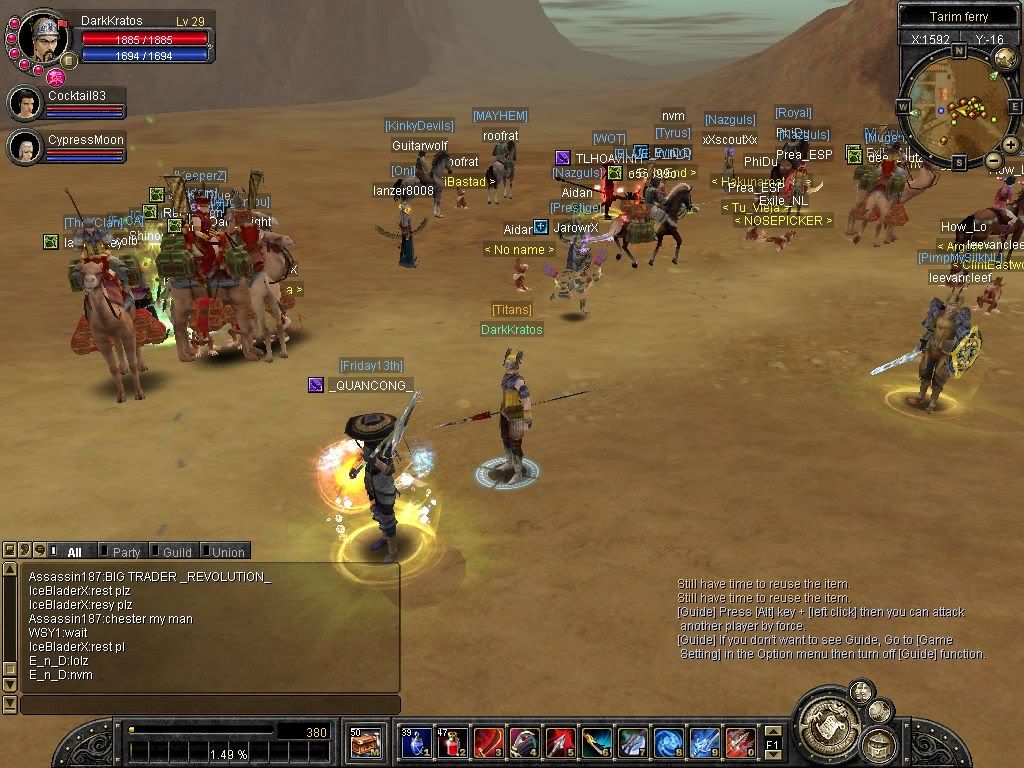The height and width of the screenshot is (768, 1024).
Task: Open the world map globe icon
Action: 1005,58
